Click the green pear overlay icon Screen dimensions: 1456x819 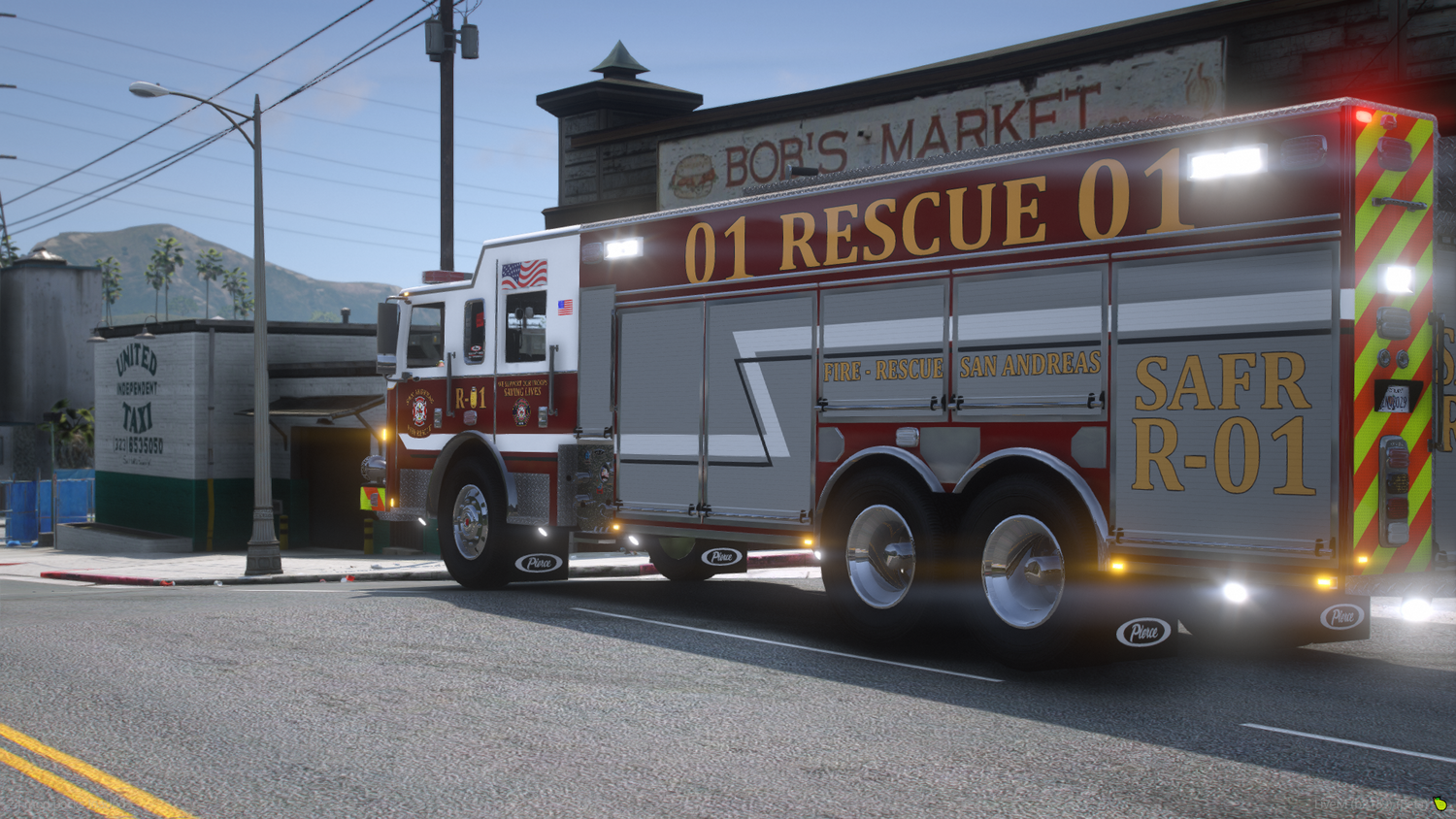(1439, 803)
